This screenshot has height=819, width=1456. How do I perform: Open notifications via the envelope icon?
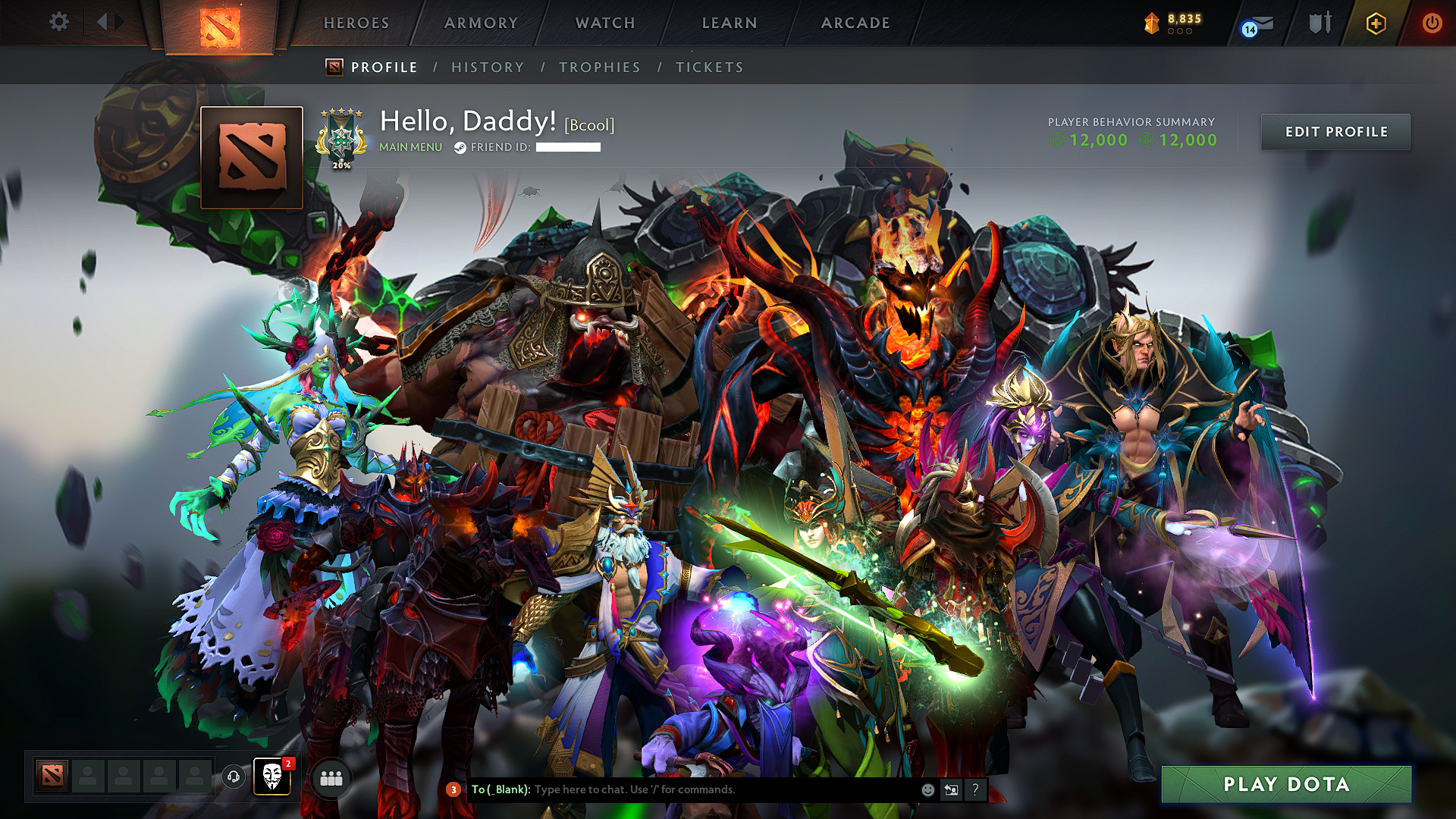pos(1257,23)
